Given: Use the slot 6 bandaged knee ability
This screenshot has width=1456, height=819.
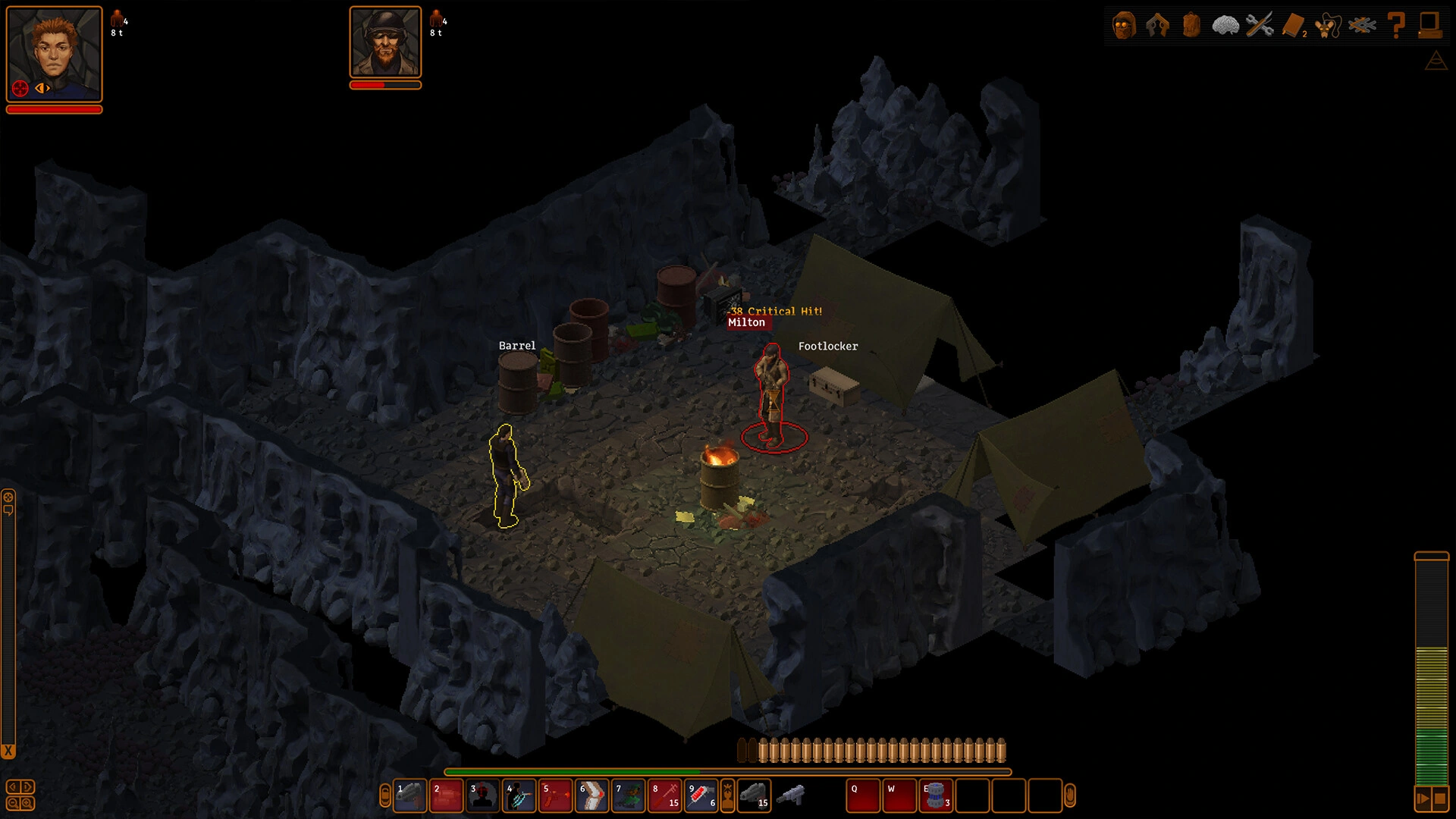Looking at the screenshot, I should (592, 796).
